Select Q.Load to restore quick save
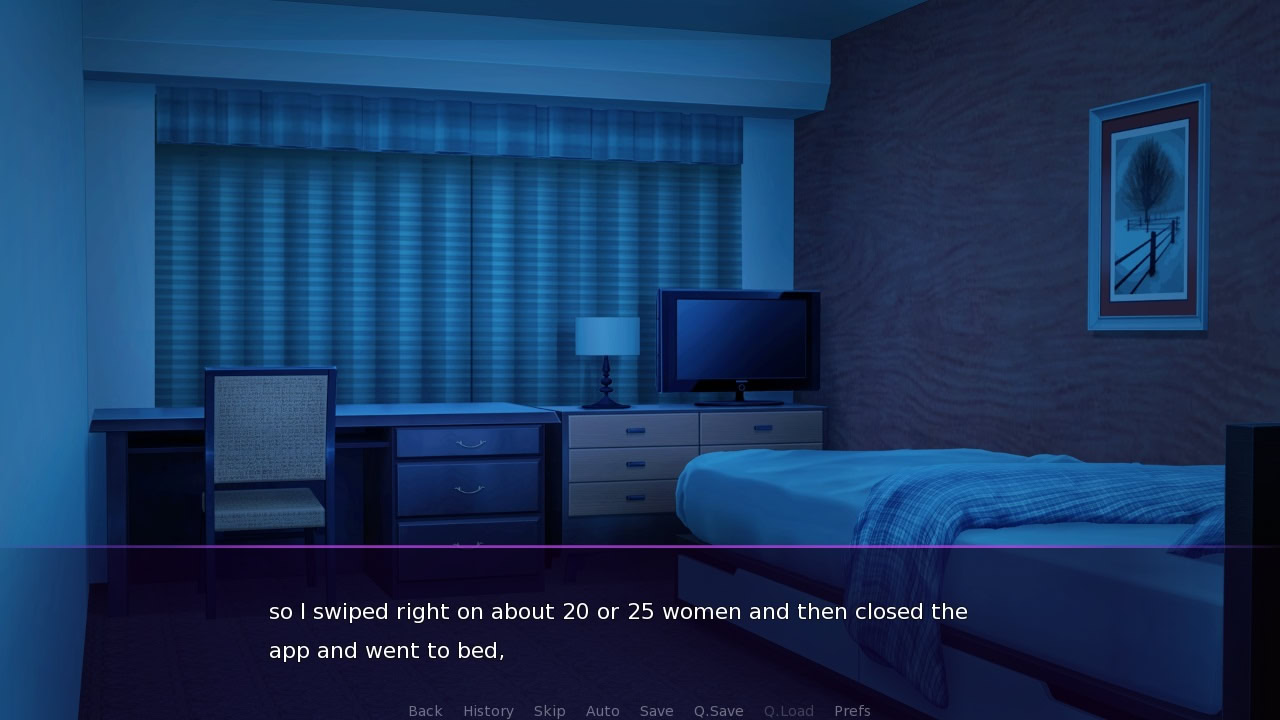The height and width of the screenshot is (720, 1280). (788, 711)
